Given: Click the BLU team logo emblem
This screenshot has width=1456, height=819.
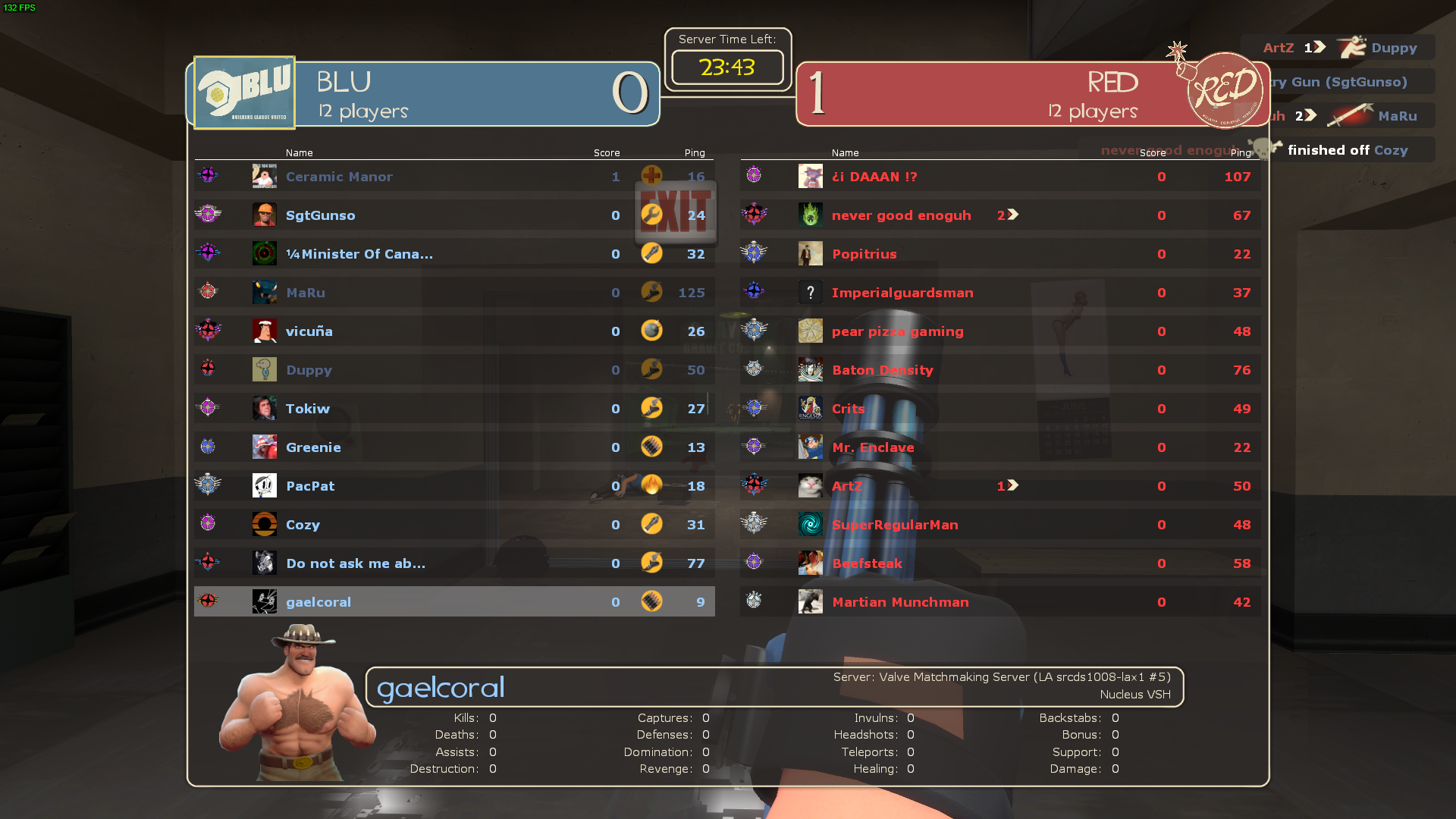Looking at the screenshot, I should 243,91.
